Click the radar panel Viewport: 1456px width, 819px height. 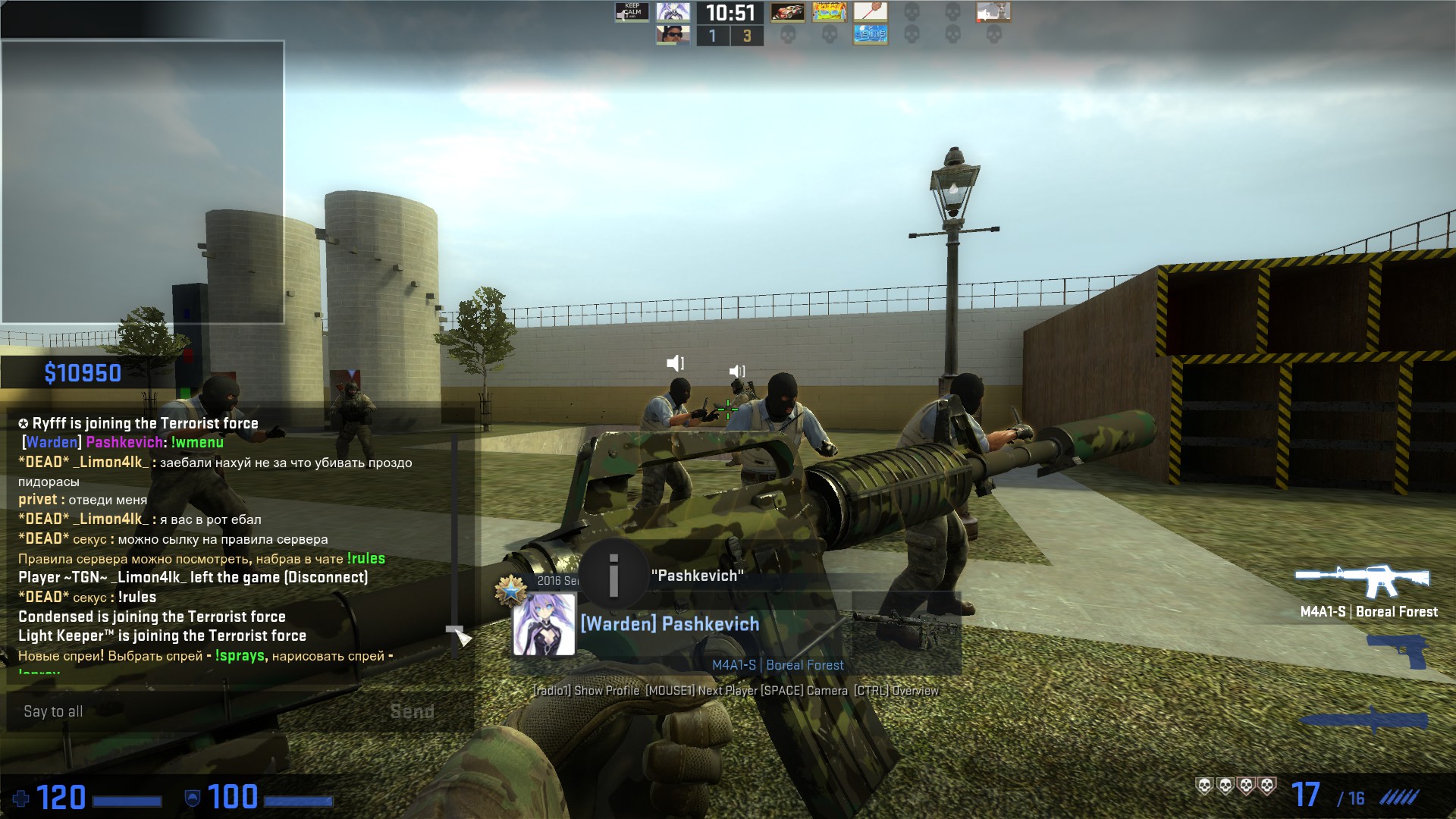[143, 182]
